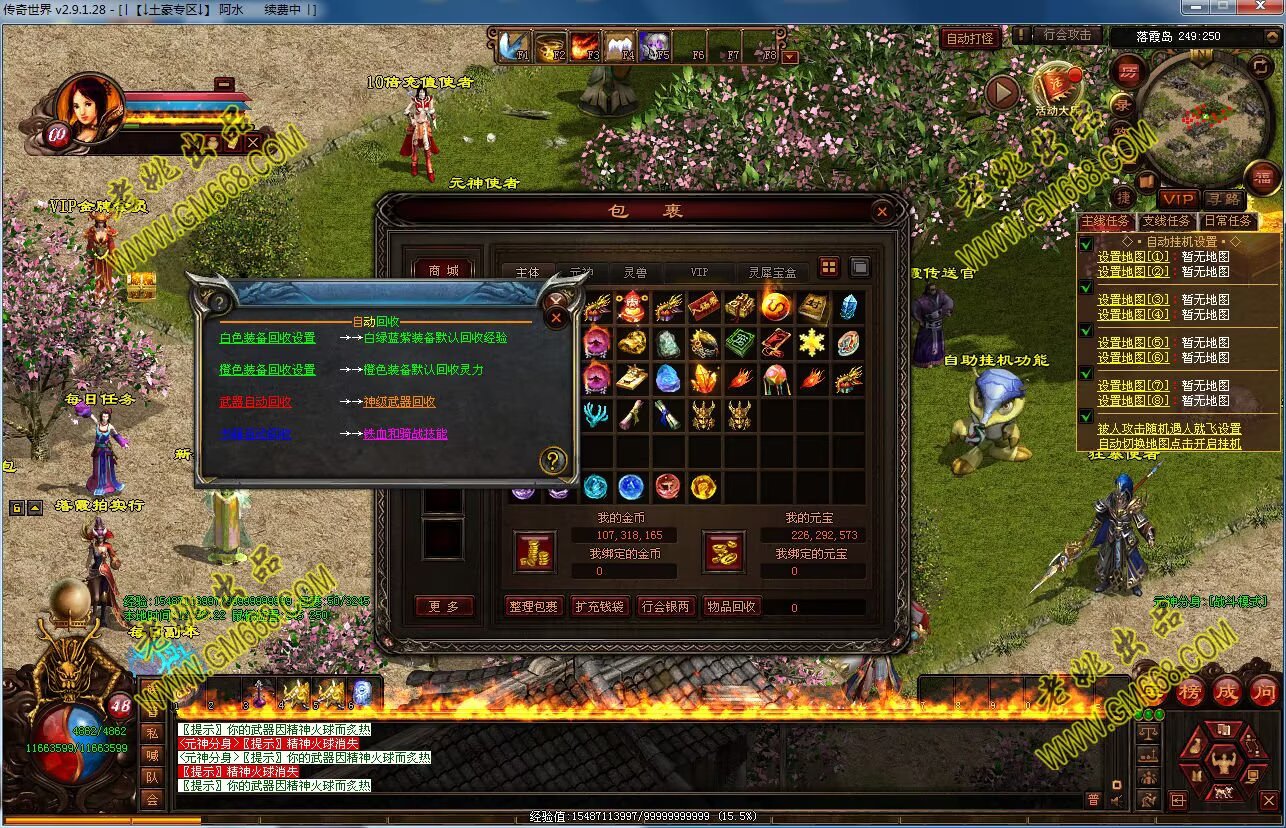Close the 自动回收 popup

click(x=556, y=318)
